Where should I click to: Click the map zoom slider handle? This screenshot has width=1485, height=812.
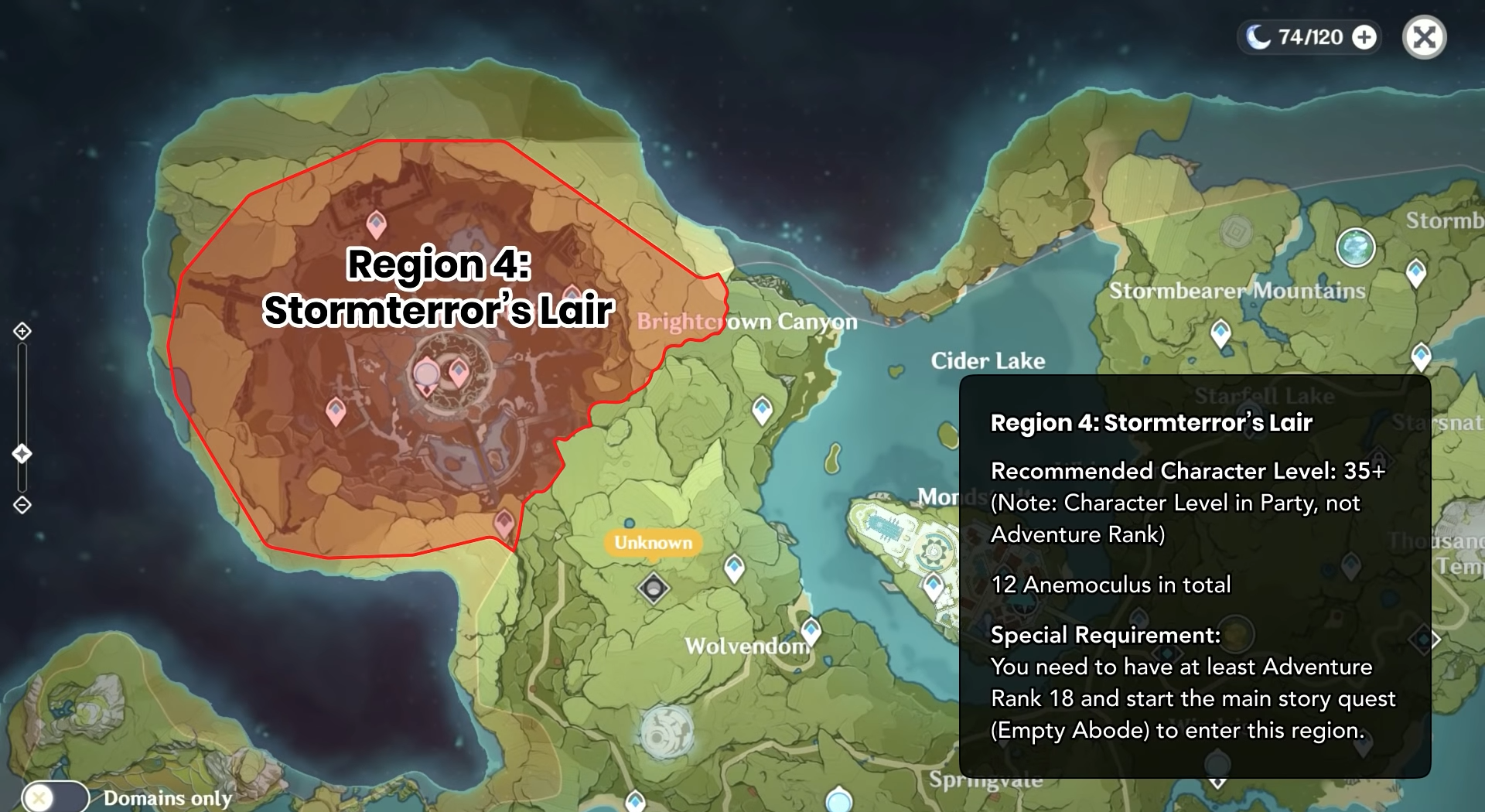(22, 453)
